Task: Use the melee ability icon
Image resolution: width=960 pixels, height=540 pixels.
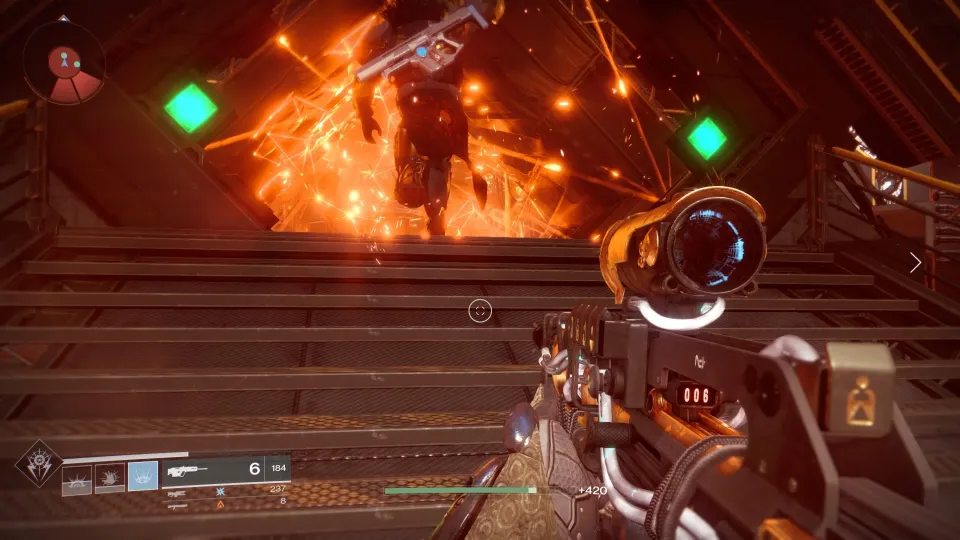Action: point(110,479)
